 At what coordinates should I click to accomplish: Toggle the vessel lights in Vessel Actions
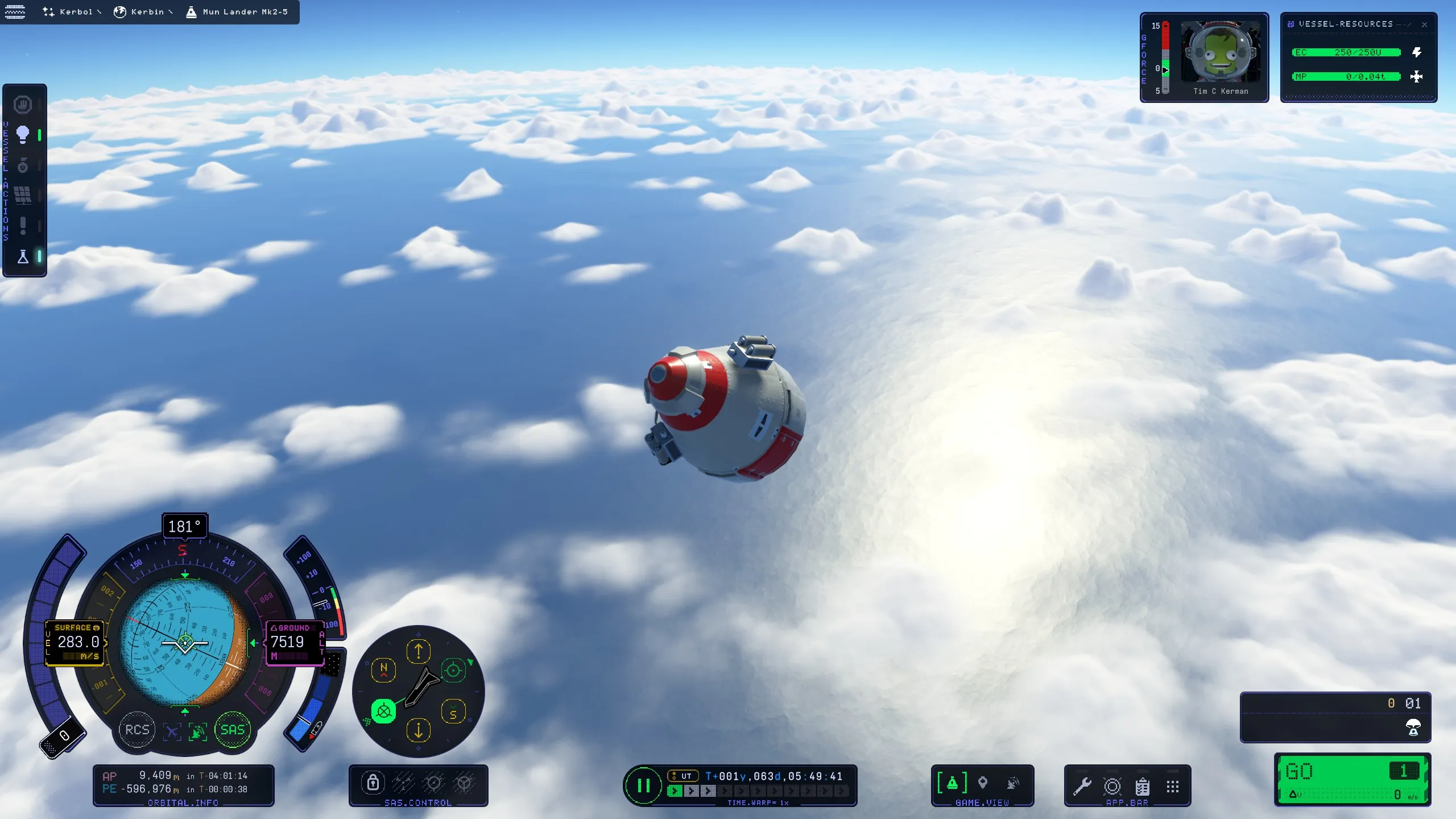[x=23, y=134]
